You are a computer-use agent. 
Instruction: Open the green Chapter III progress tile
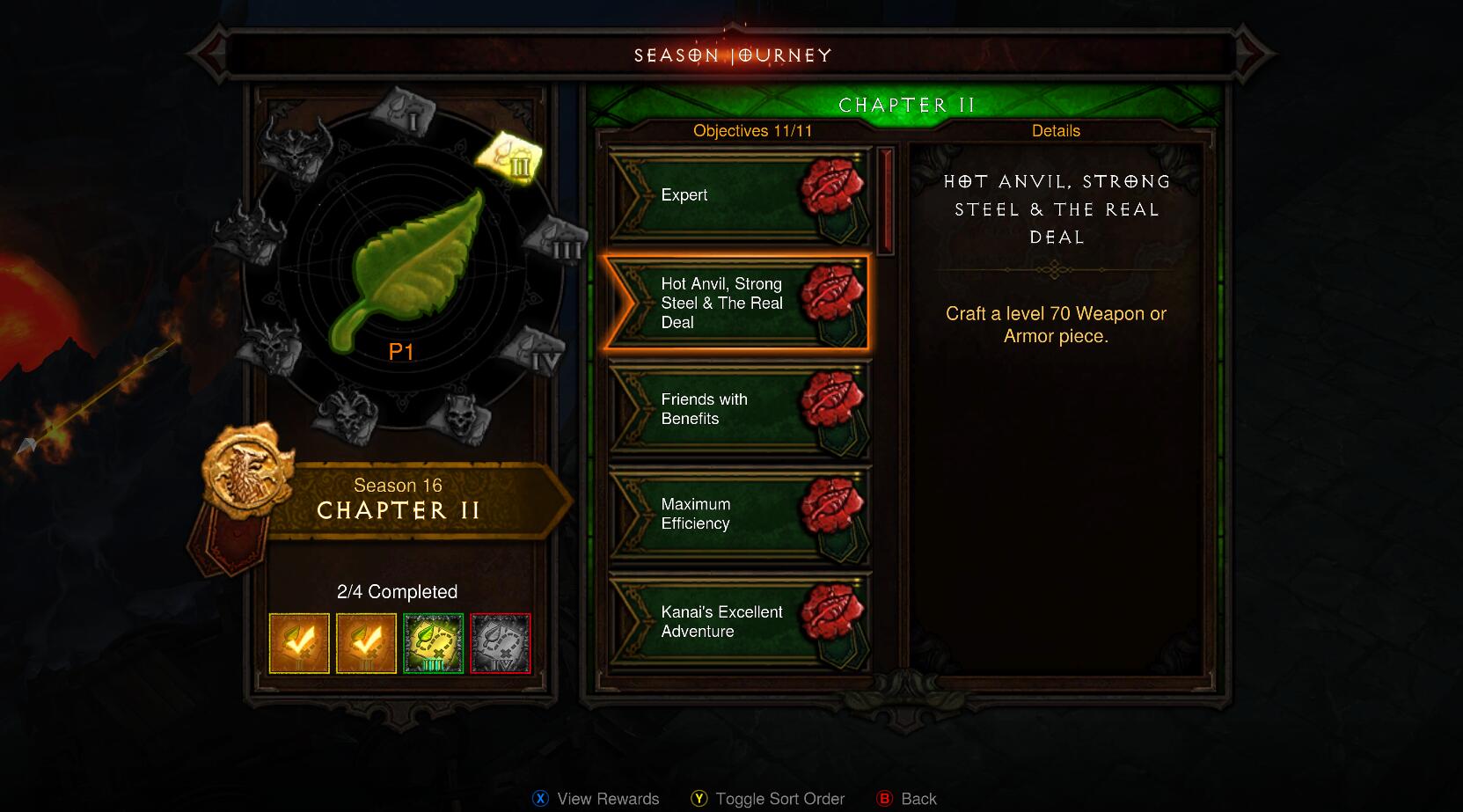pos(433,644)
